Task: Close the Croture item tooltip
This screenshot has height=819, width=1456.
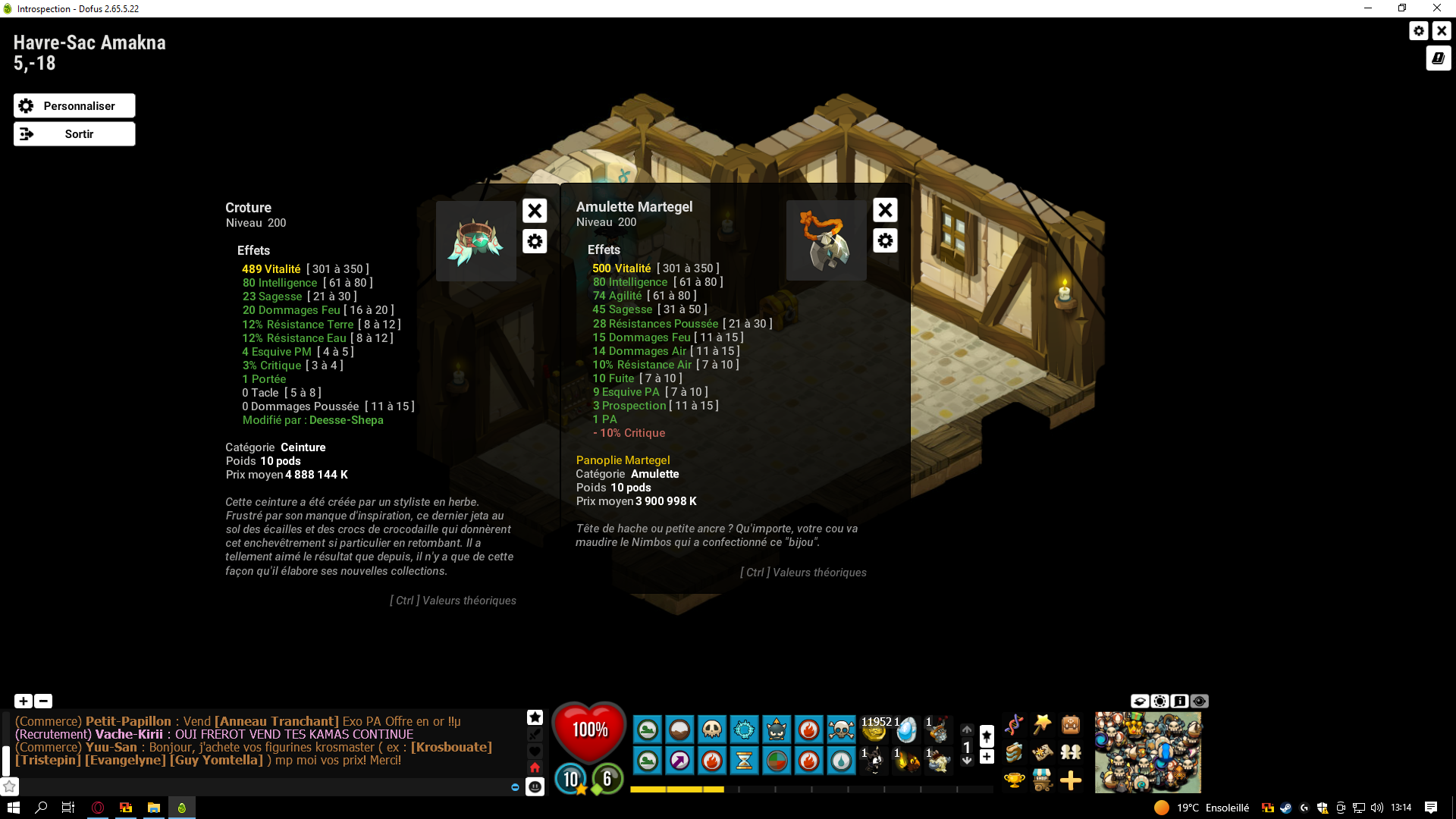Action: (x=535, y=211)
